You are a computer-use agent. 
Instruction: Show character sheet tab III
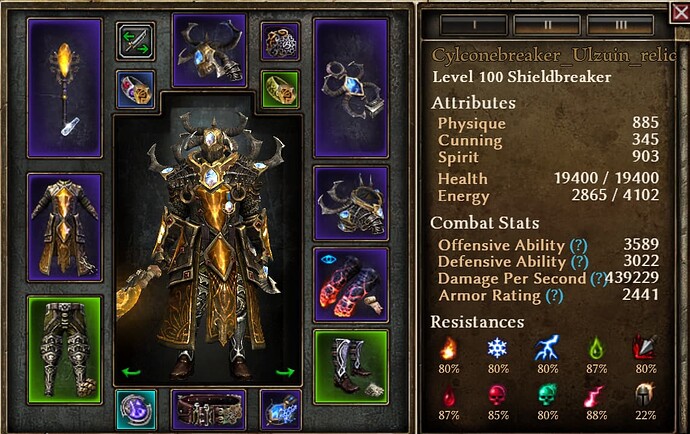click(620, 22)
